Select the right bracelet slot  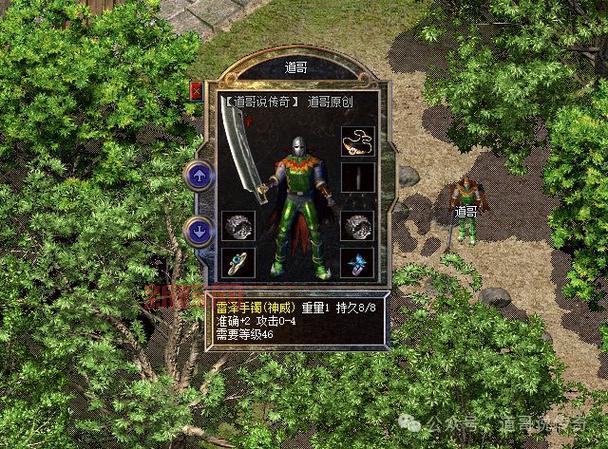(356, 226)
